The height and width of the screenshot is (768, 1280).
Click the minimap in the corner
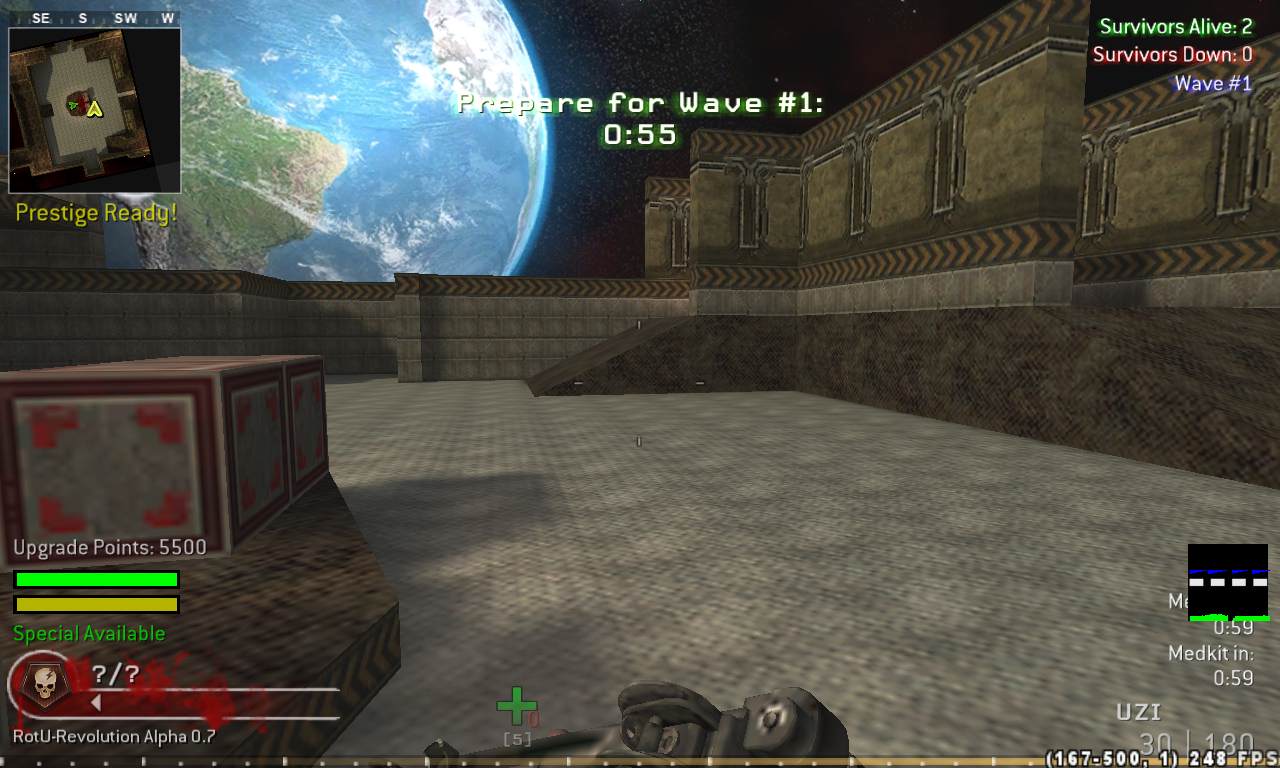click(94, 109)
